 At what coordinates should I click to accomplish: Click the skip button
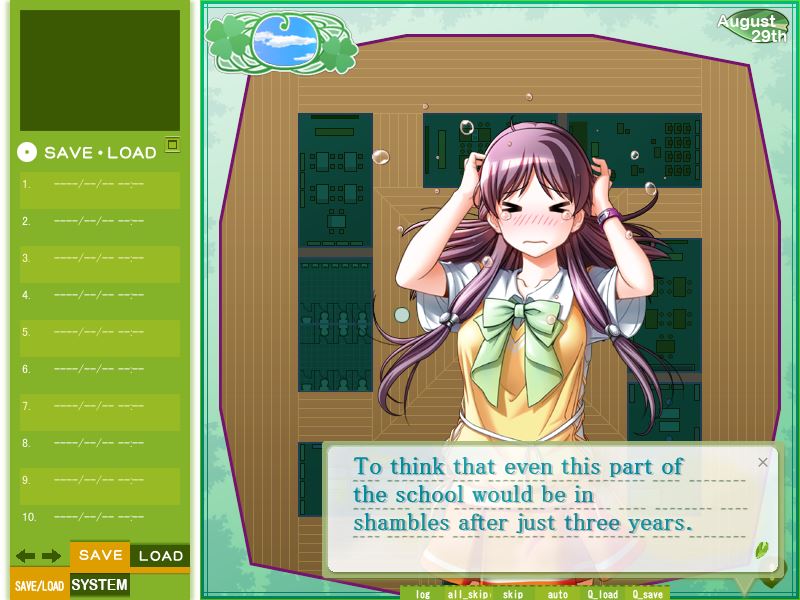click(x=512, y=594)
